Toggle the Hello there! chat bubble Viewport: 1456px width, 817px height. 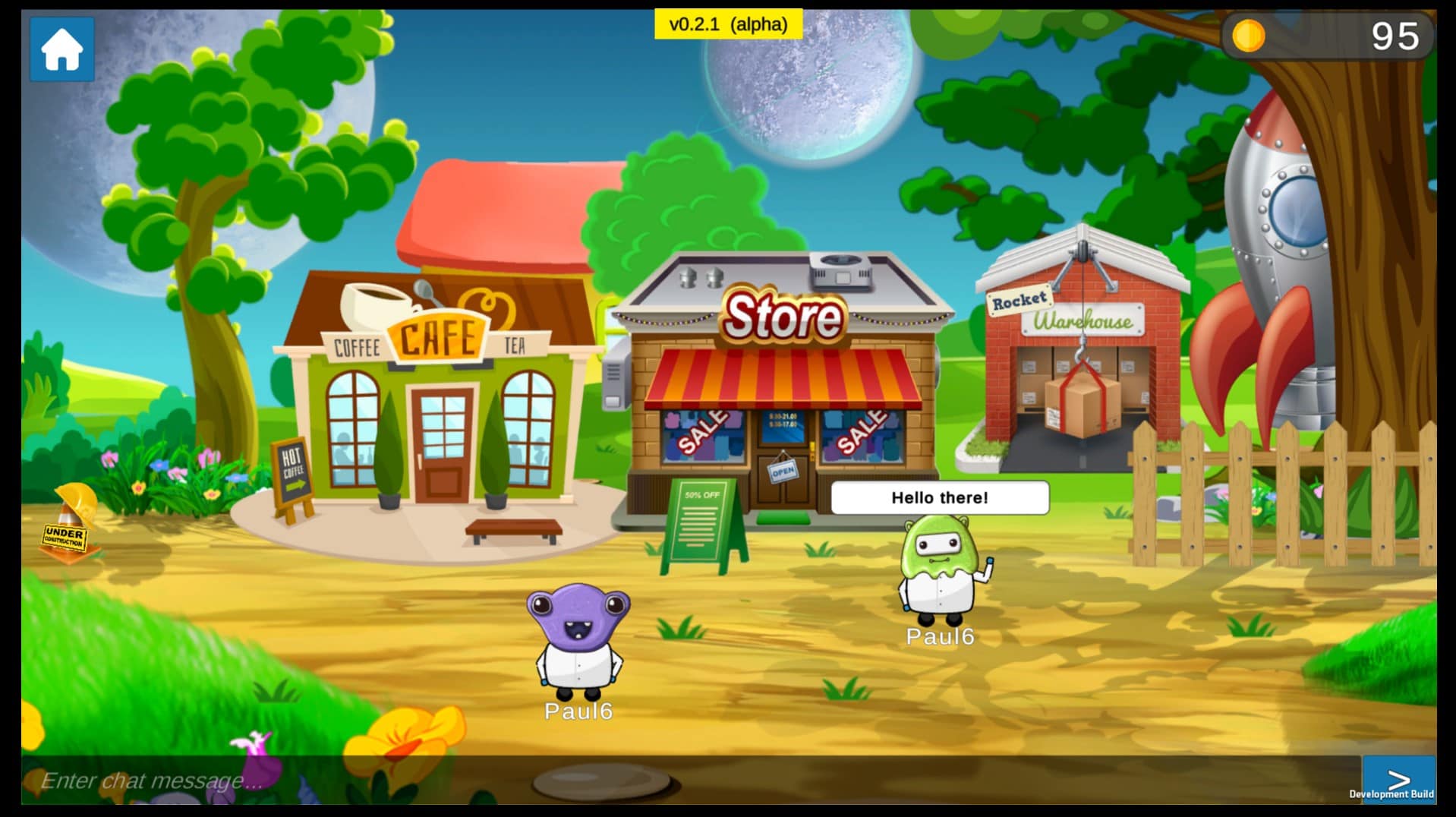[939, 499]
